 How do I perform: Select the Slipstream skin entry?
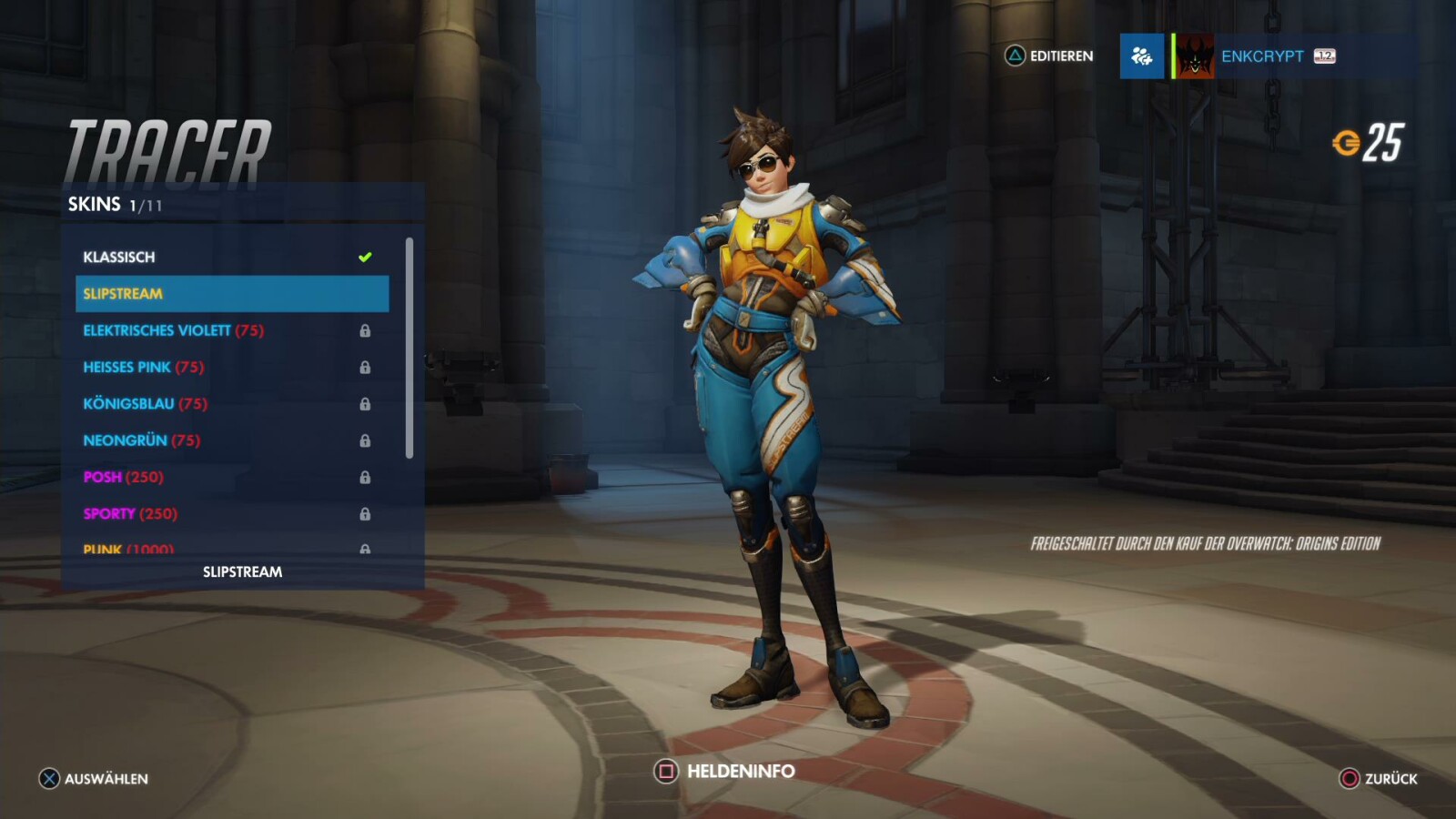click(126, 293)
